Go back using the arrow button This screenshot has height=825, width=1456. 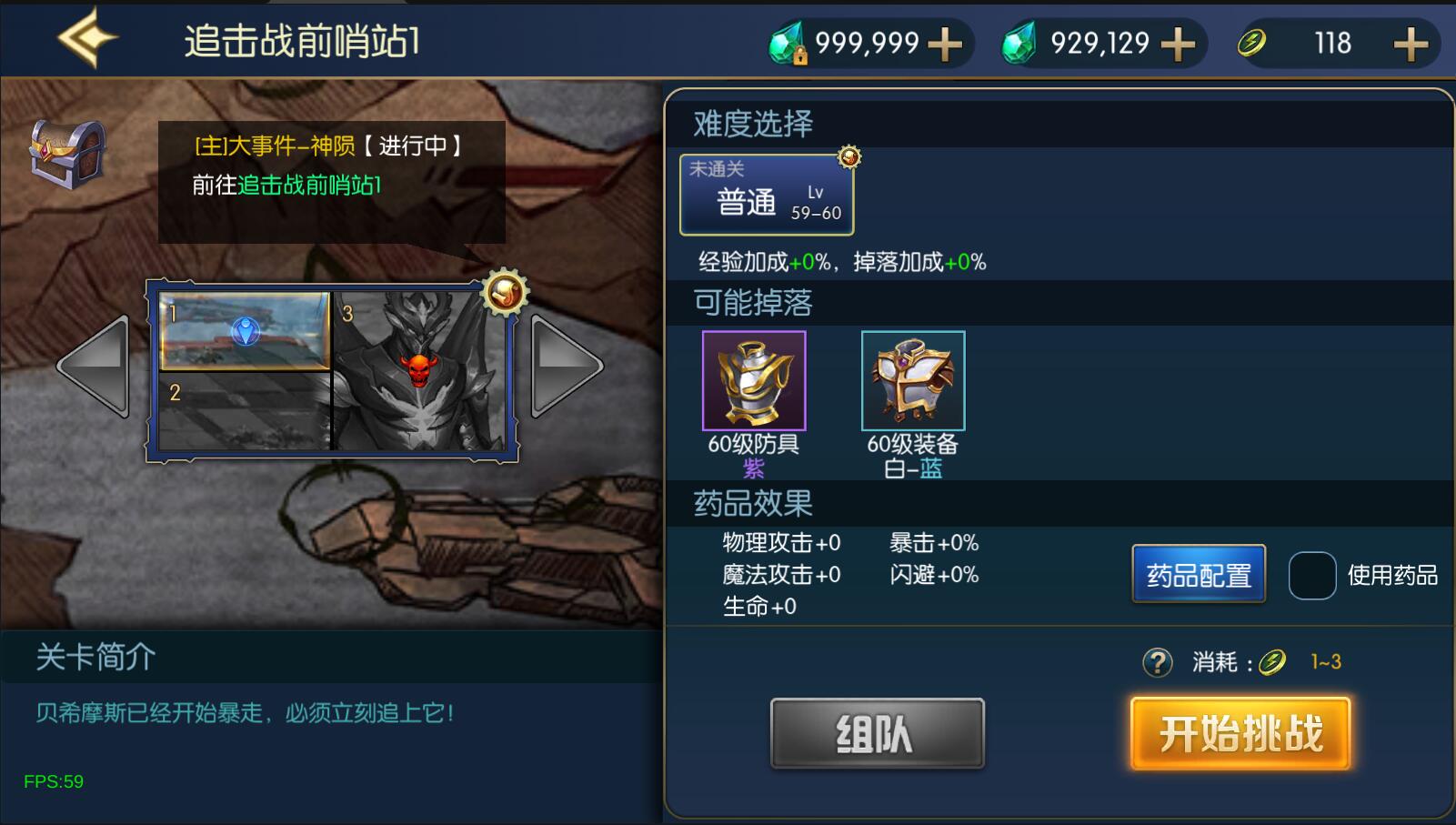[x=87, y=38]
